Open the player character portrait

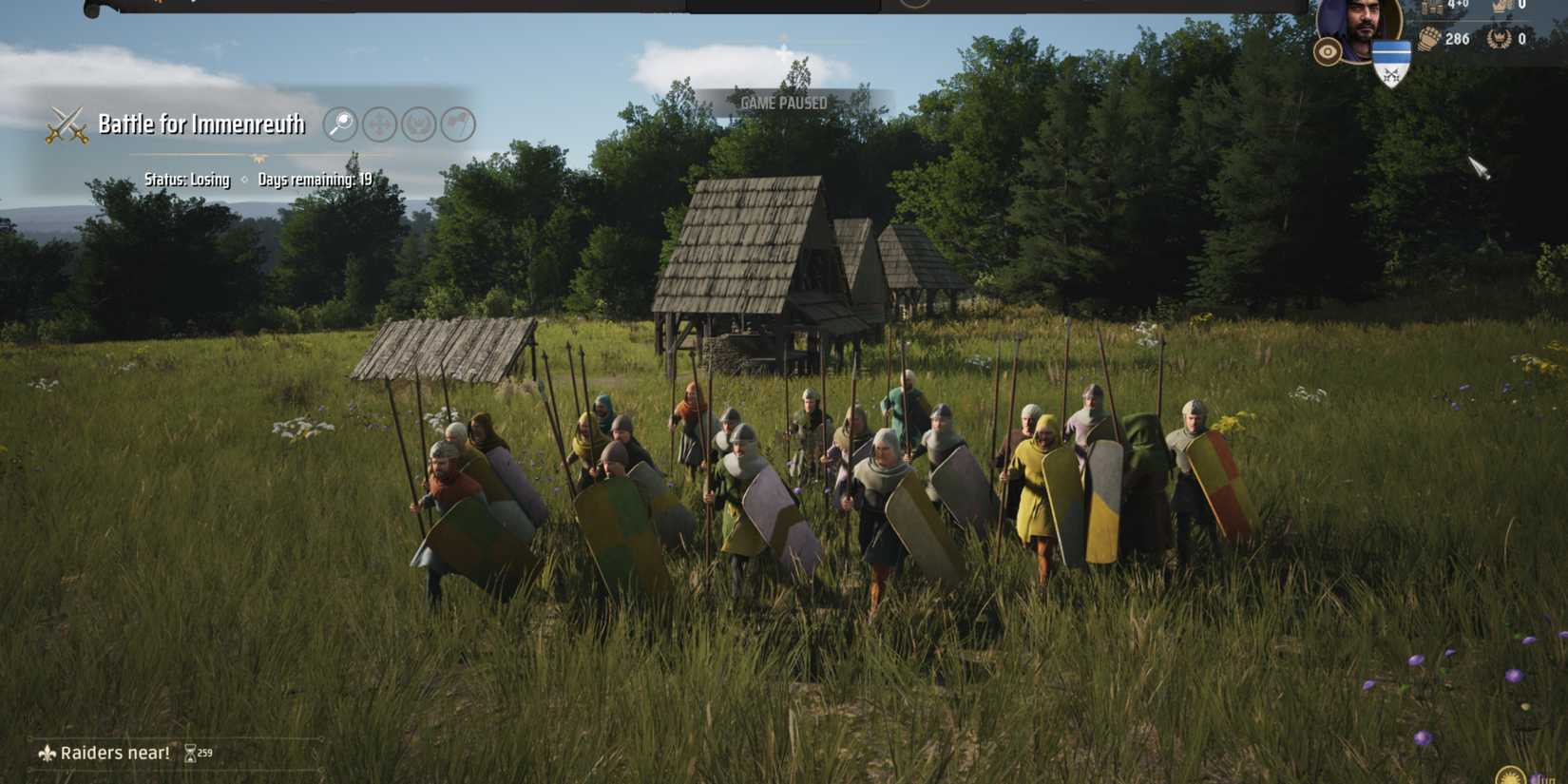pos(1361,24)
